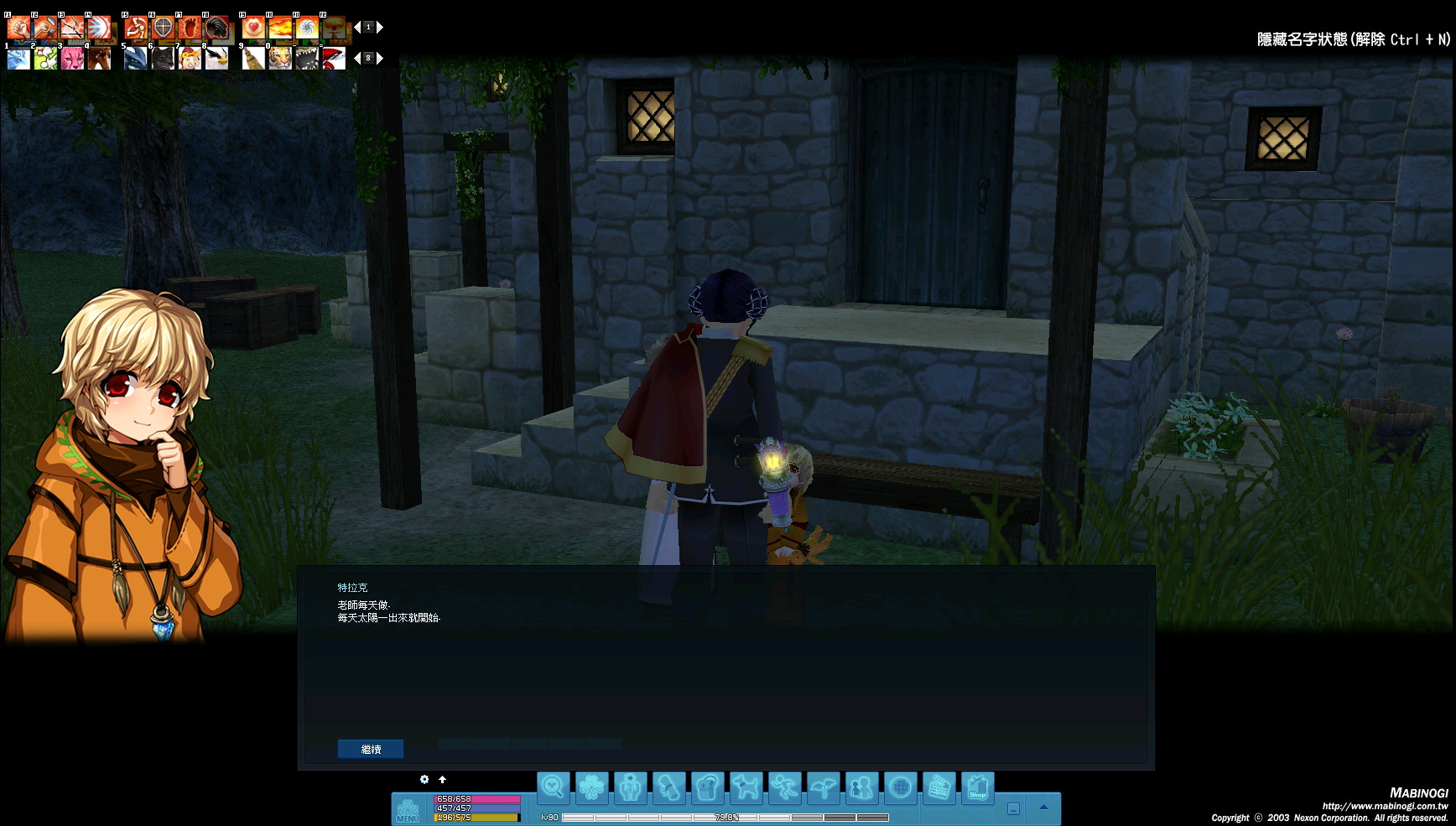This screenshot has height=826, width=1456.
Task: Summon the tiger pet in slot 0
Action: [x=280, y=58]
